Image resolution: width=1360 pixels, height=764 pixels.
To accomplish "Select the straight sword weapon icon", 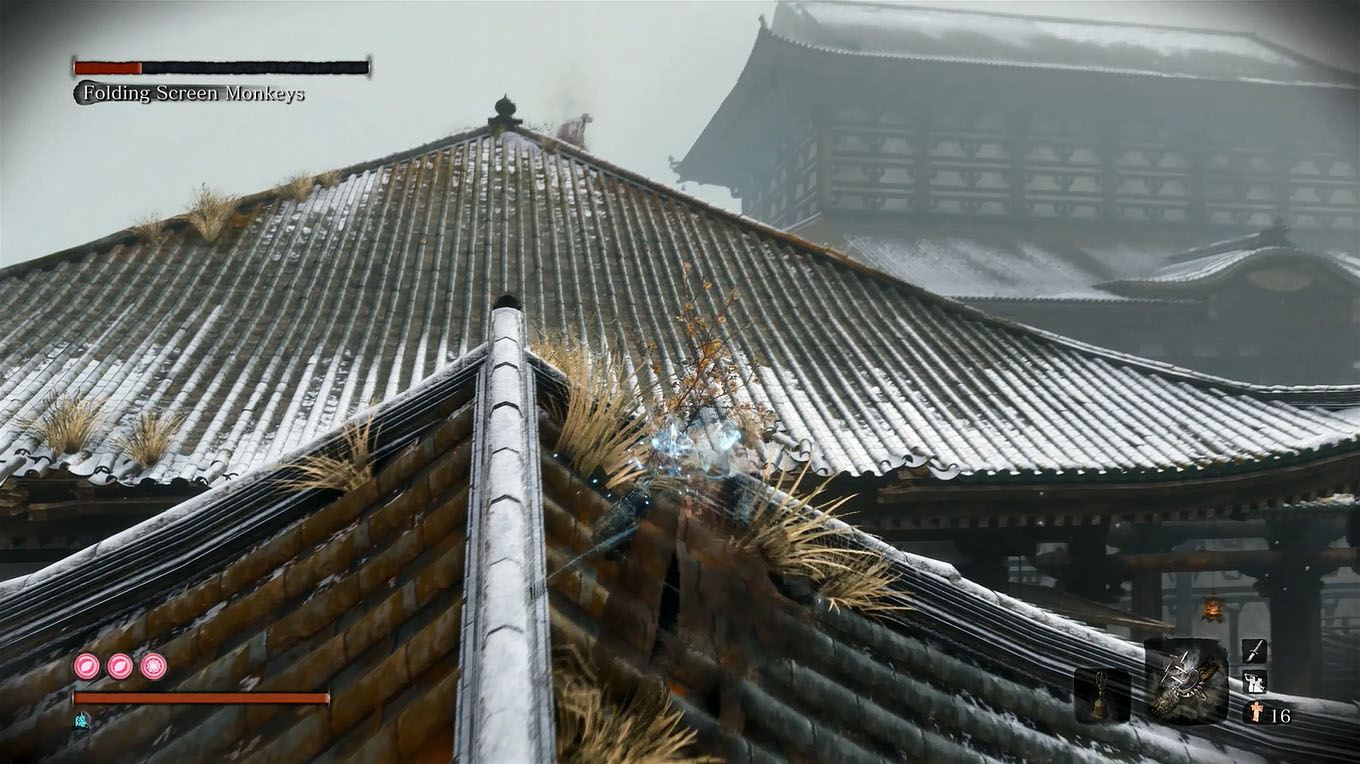I will (1256, 652).
